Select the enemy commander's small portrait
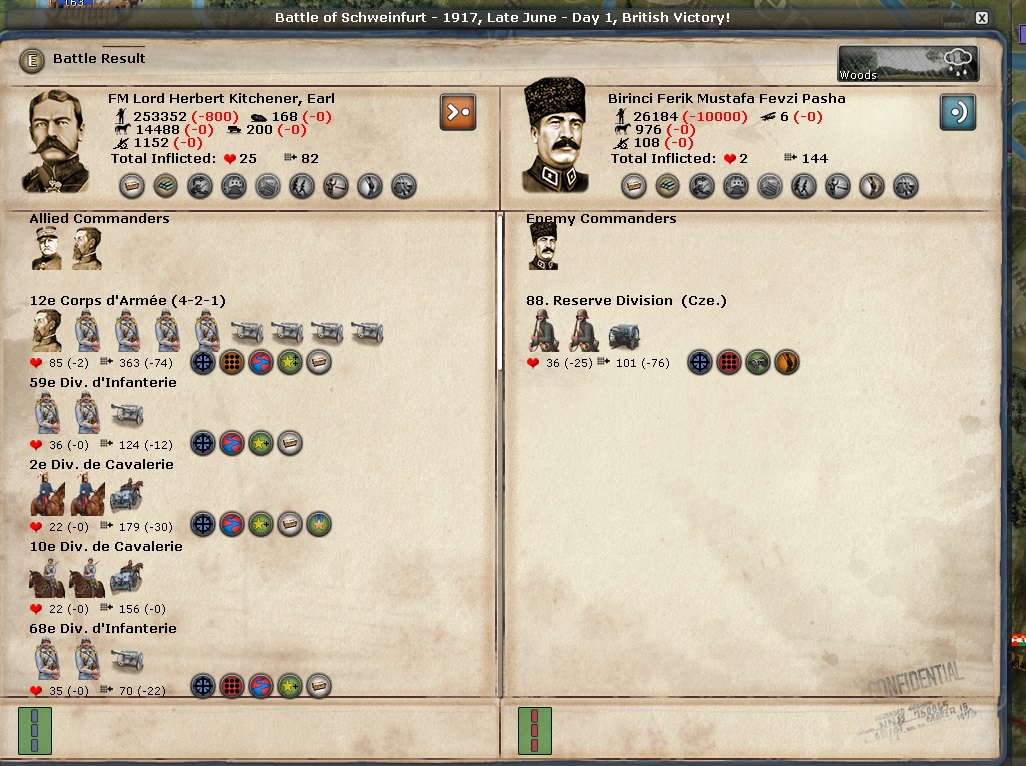The image size is (1026, 766). [543, 246]
